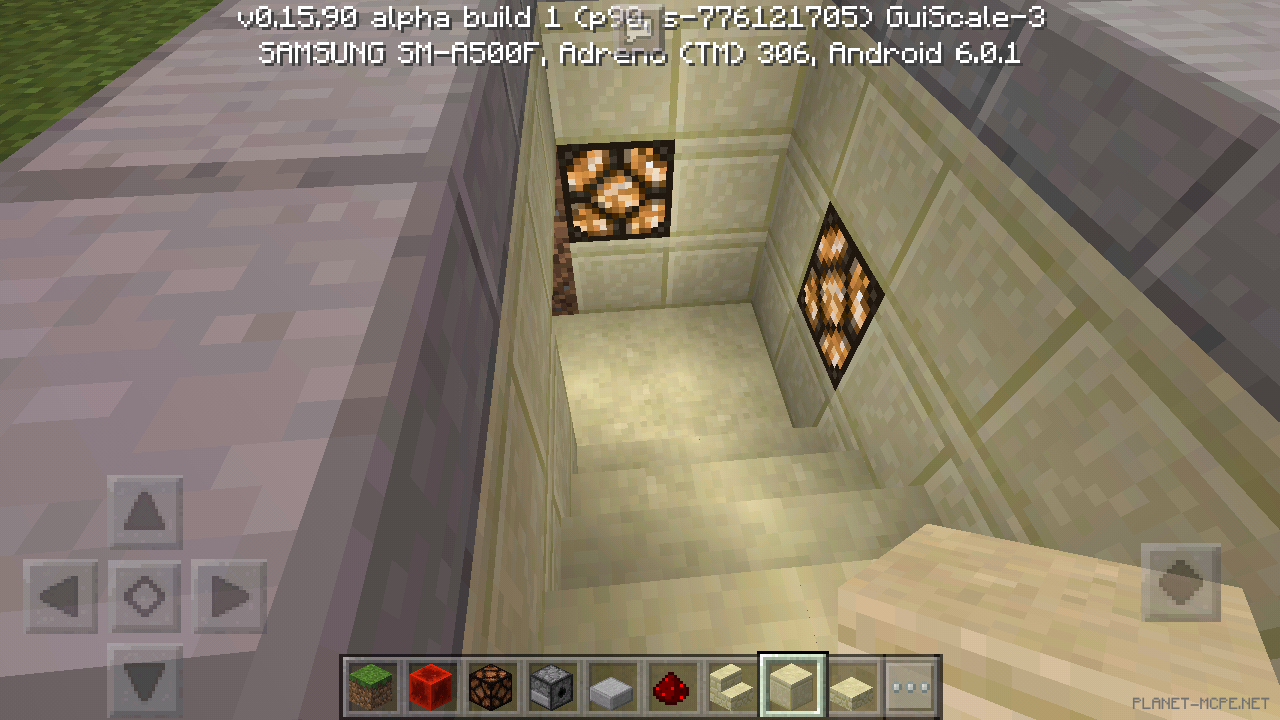Select the sandstone slab hotbar item

(x=850, y=686)
